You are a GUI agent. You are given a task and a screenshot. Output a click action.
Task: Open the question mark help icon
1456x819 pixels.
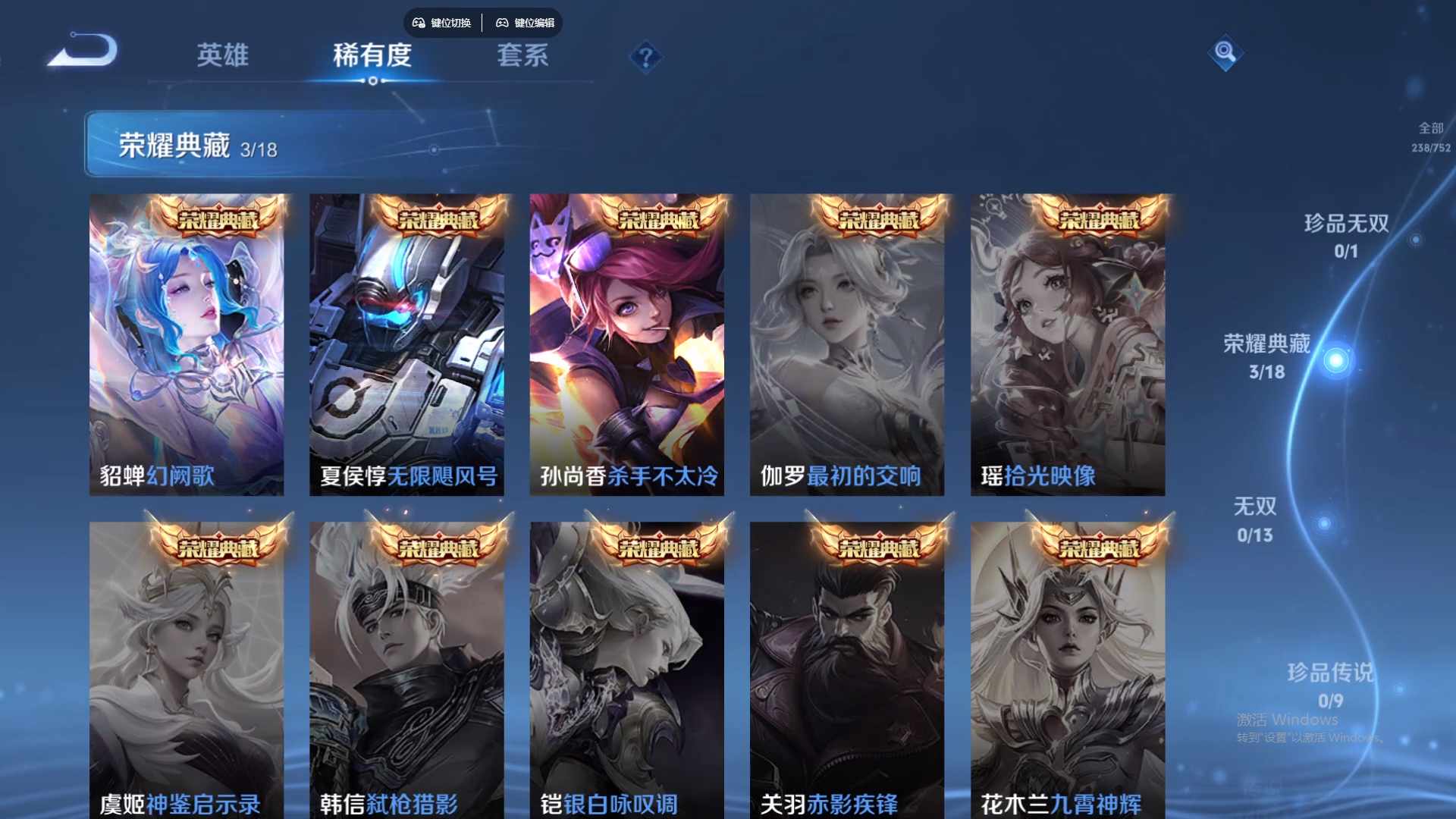coord(646,57)
